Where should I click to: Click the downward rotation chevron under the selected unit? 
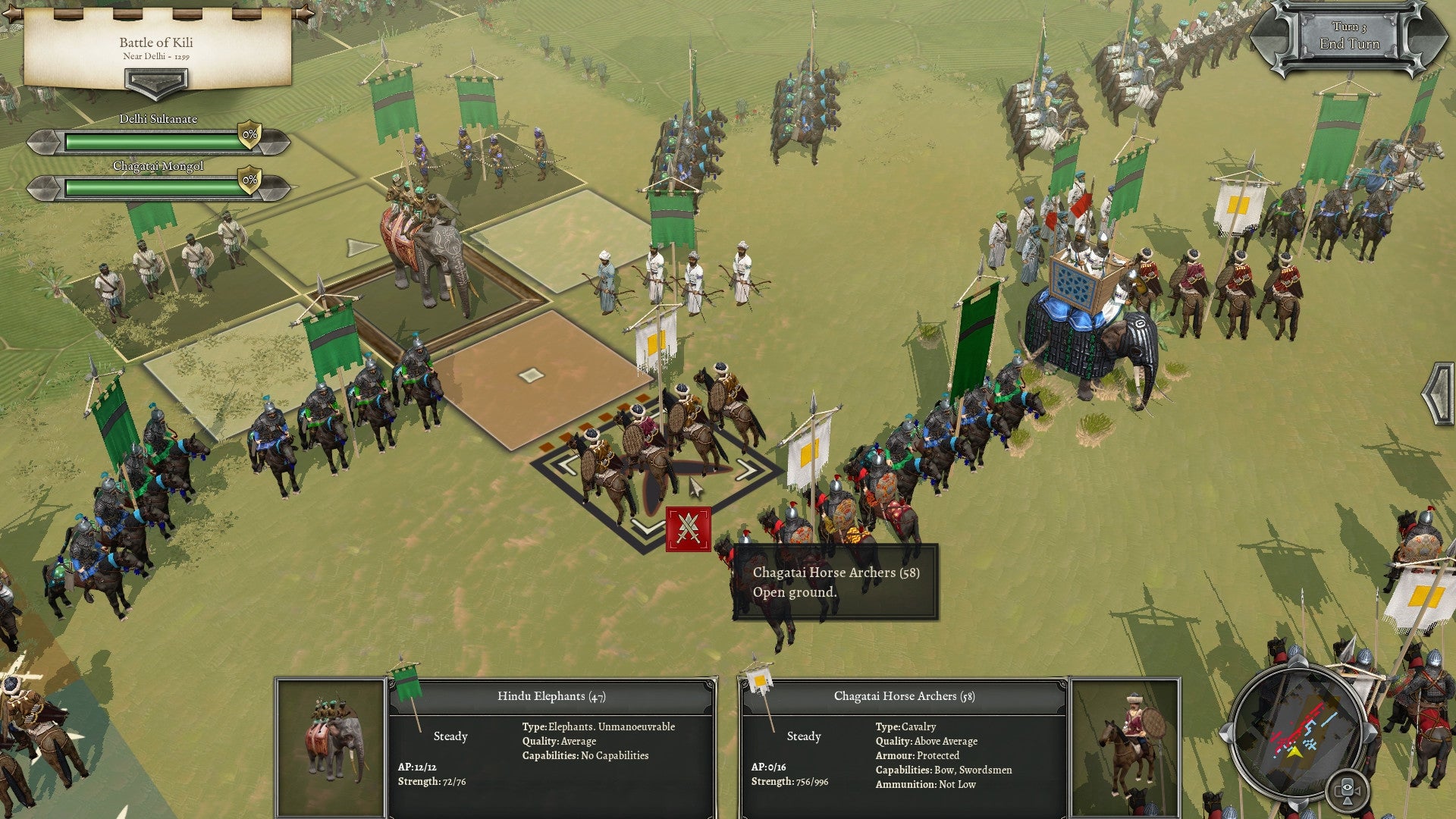(x=648, y=526)
